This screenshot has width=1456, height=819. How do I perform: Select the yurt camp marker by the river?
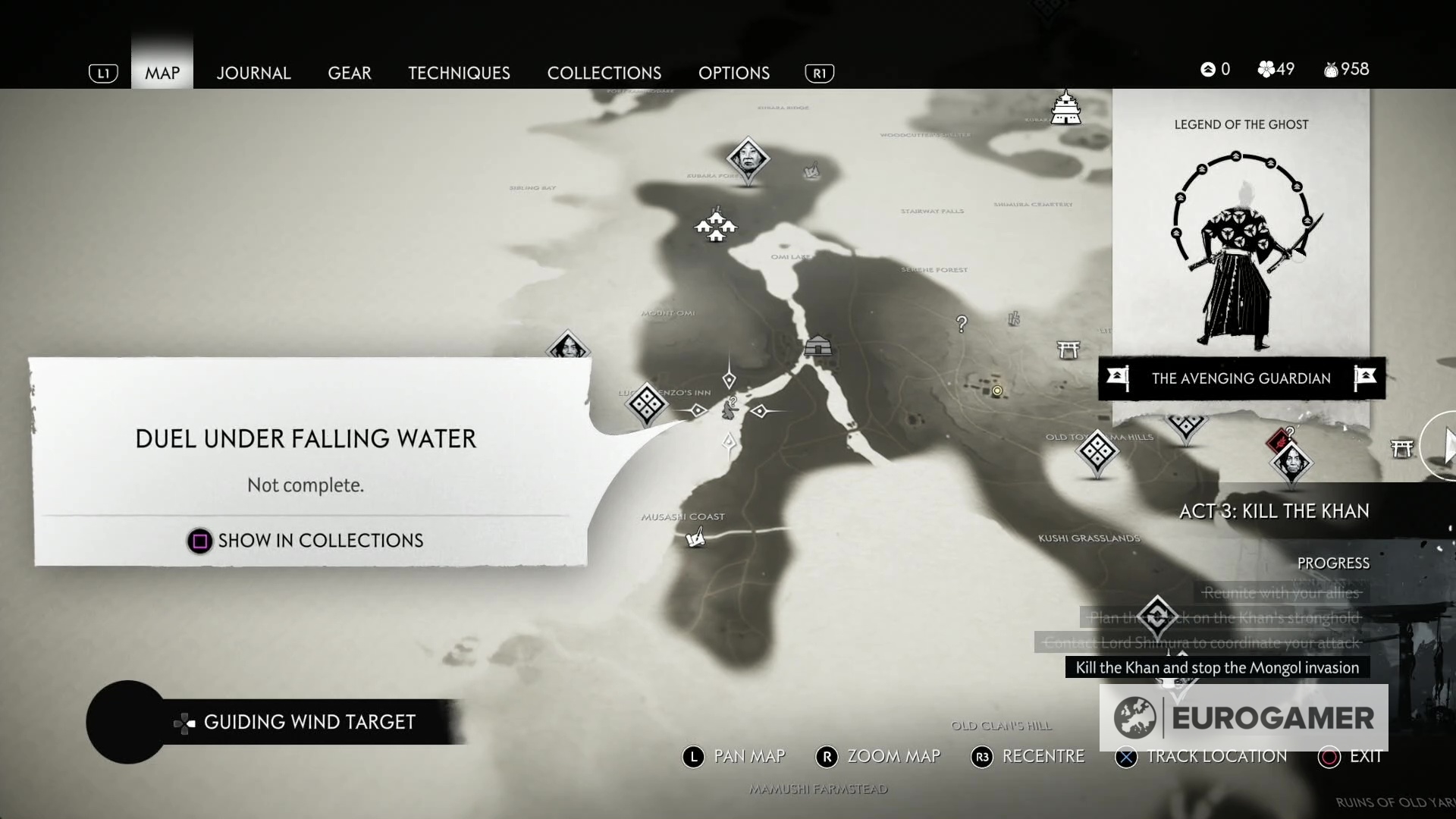pos(817,347)
